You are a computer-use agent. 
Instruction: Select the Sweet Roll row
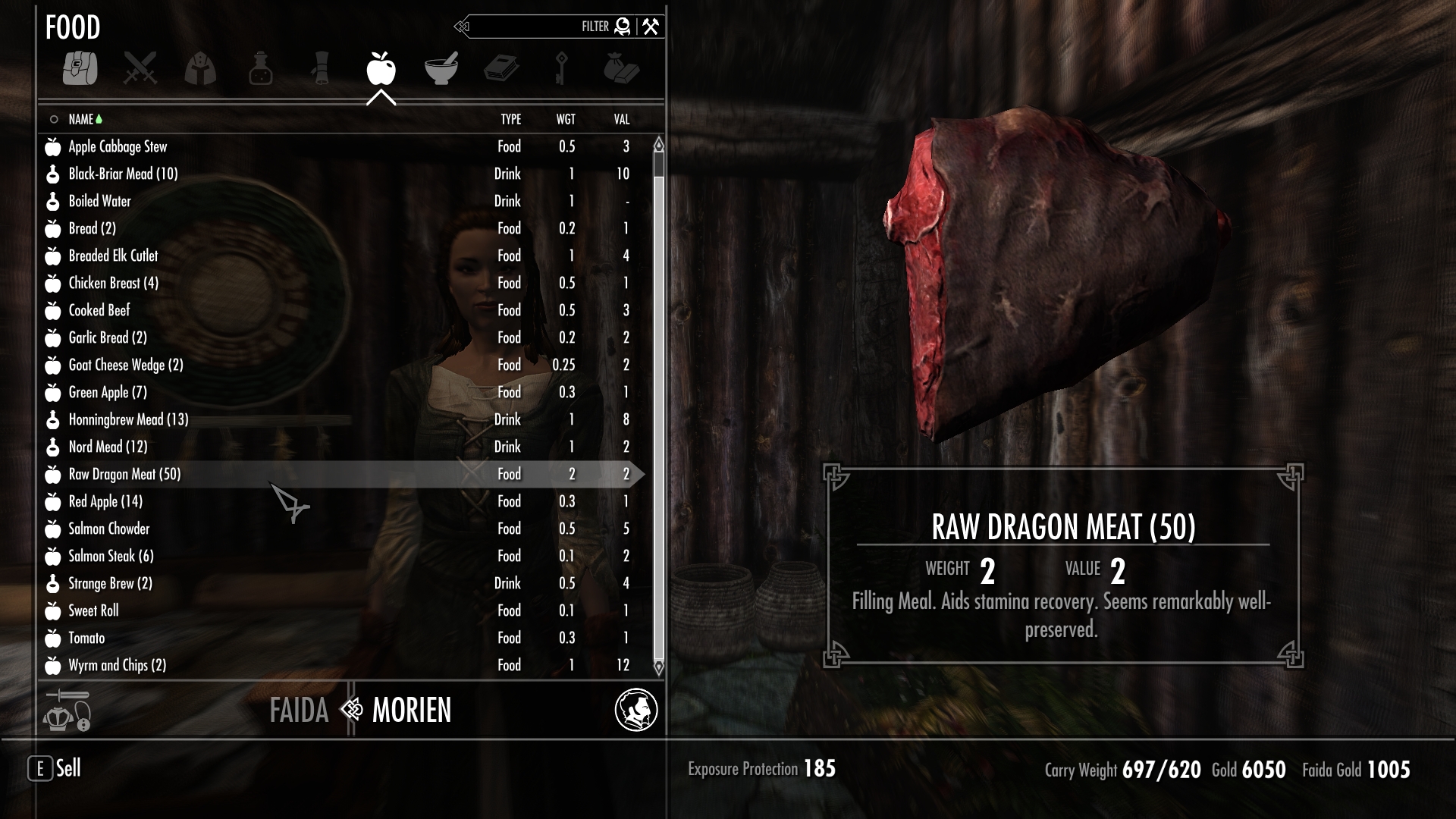coord(93,610)
